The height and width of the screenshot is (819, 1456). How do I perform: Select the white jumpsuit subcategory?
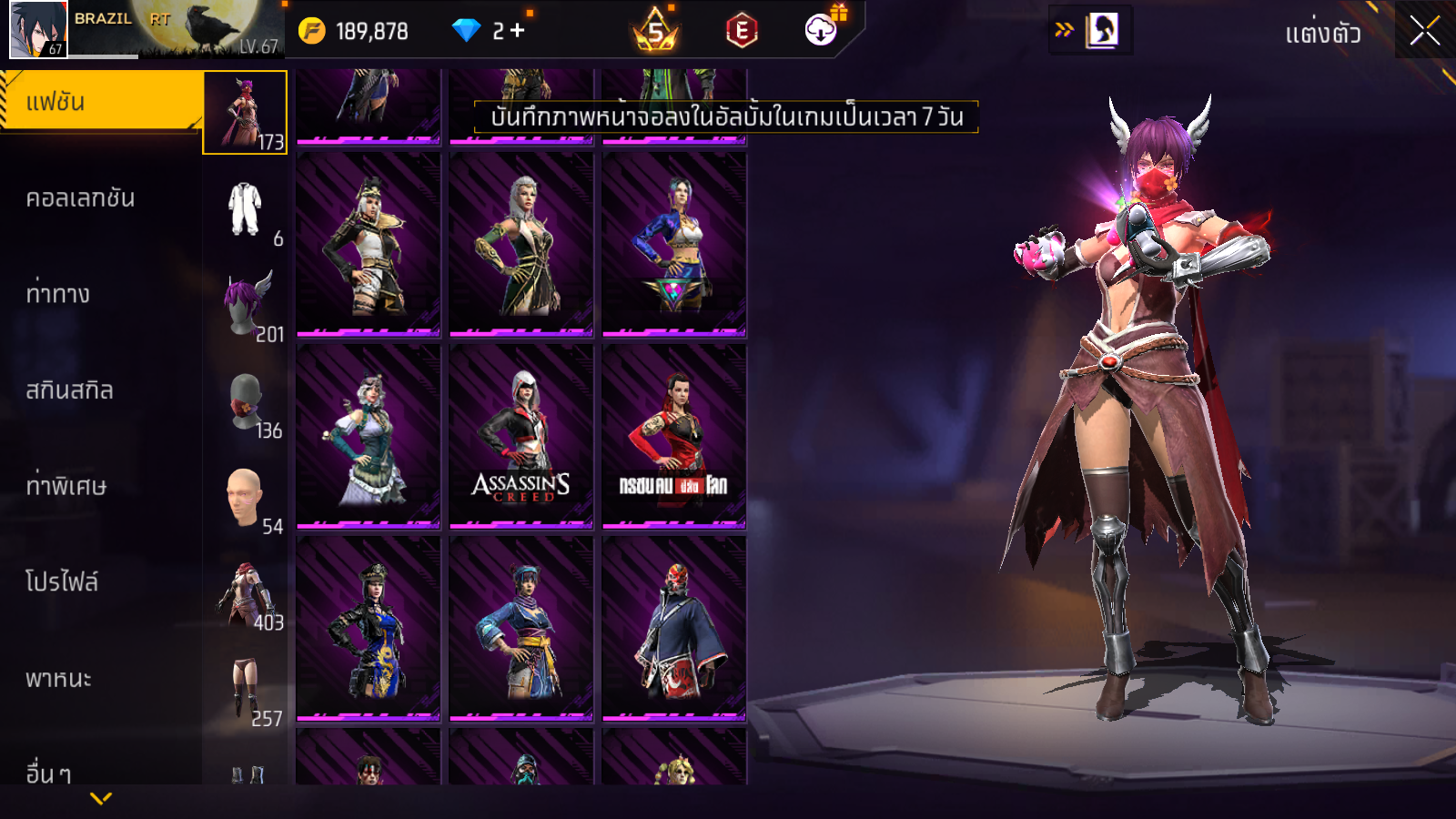coord(246,209)
